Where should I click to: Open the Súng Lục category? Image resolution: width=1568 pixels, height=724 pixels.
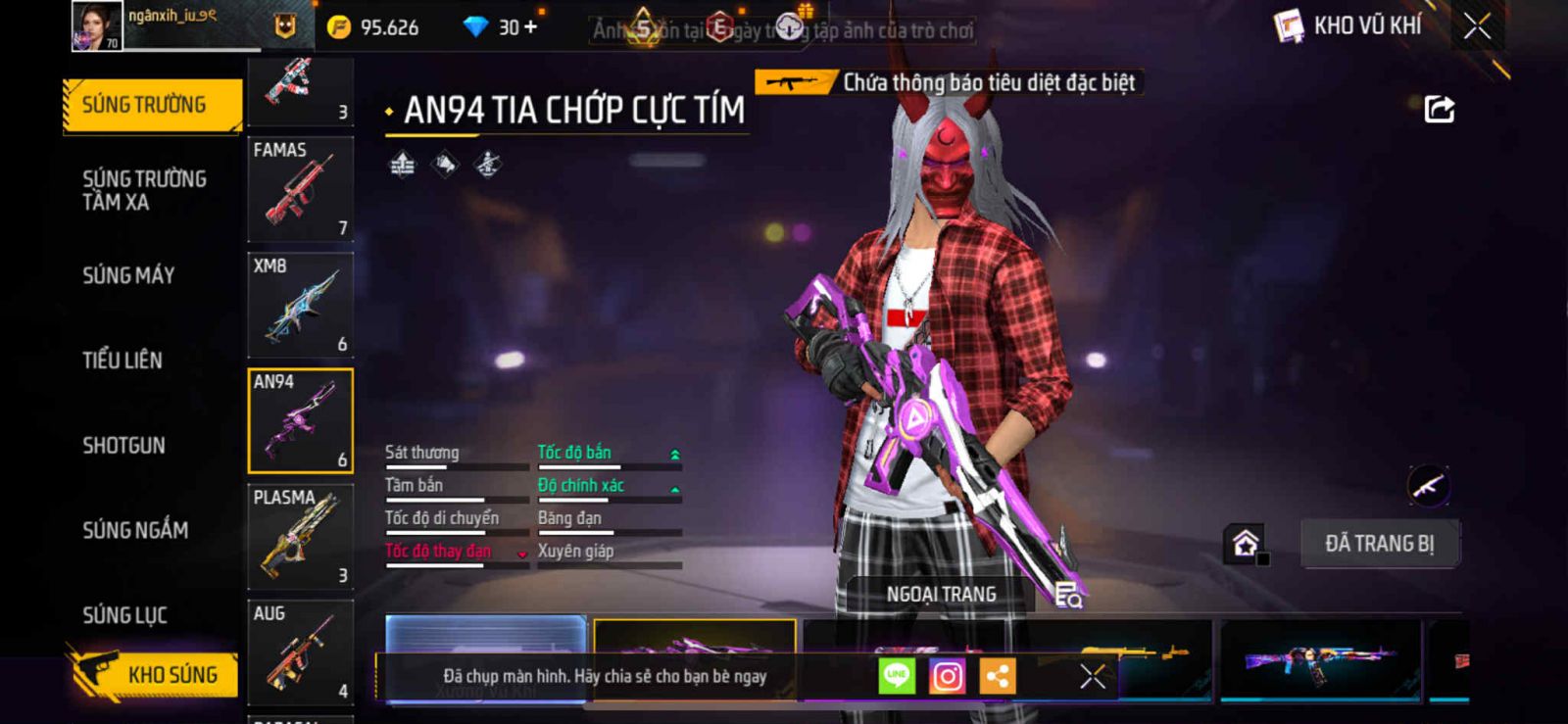coord(124,615)
